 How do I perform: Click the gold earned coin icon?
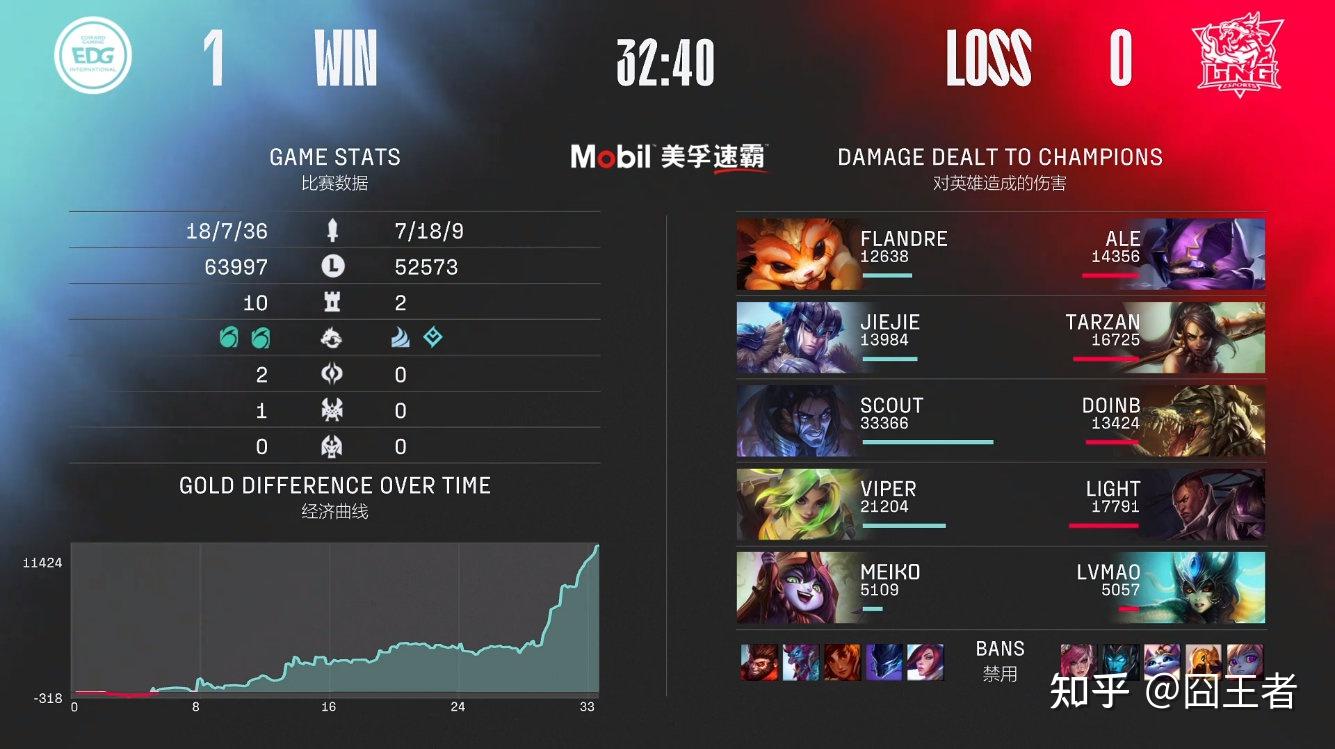click(x=332, y=265)
